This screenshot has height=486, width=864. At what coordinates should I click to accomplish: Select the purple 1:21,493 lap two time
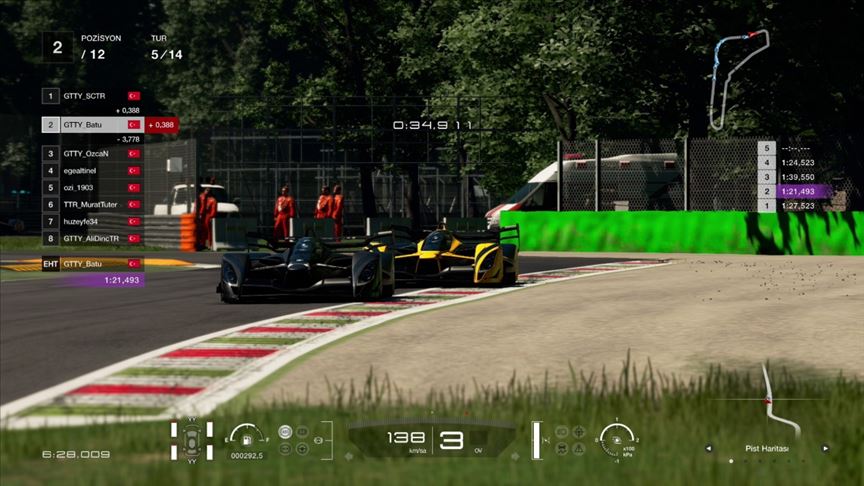pos(796,191)
